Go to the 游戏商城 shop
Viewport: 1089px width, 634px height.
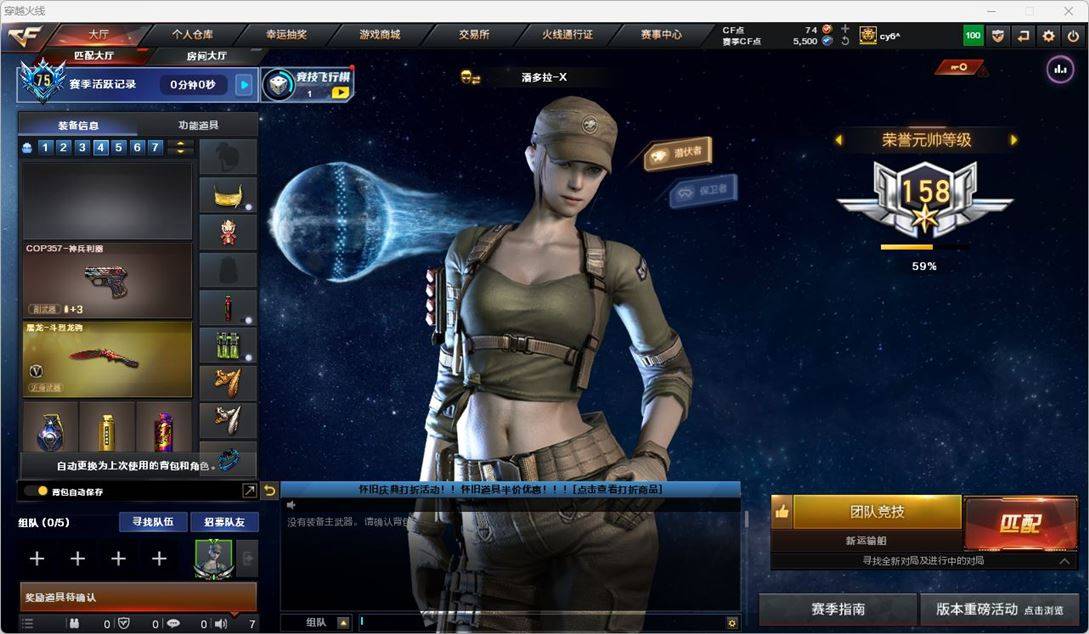(x=380, y=34)
